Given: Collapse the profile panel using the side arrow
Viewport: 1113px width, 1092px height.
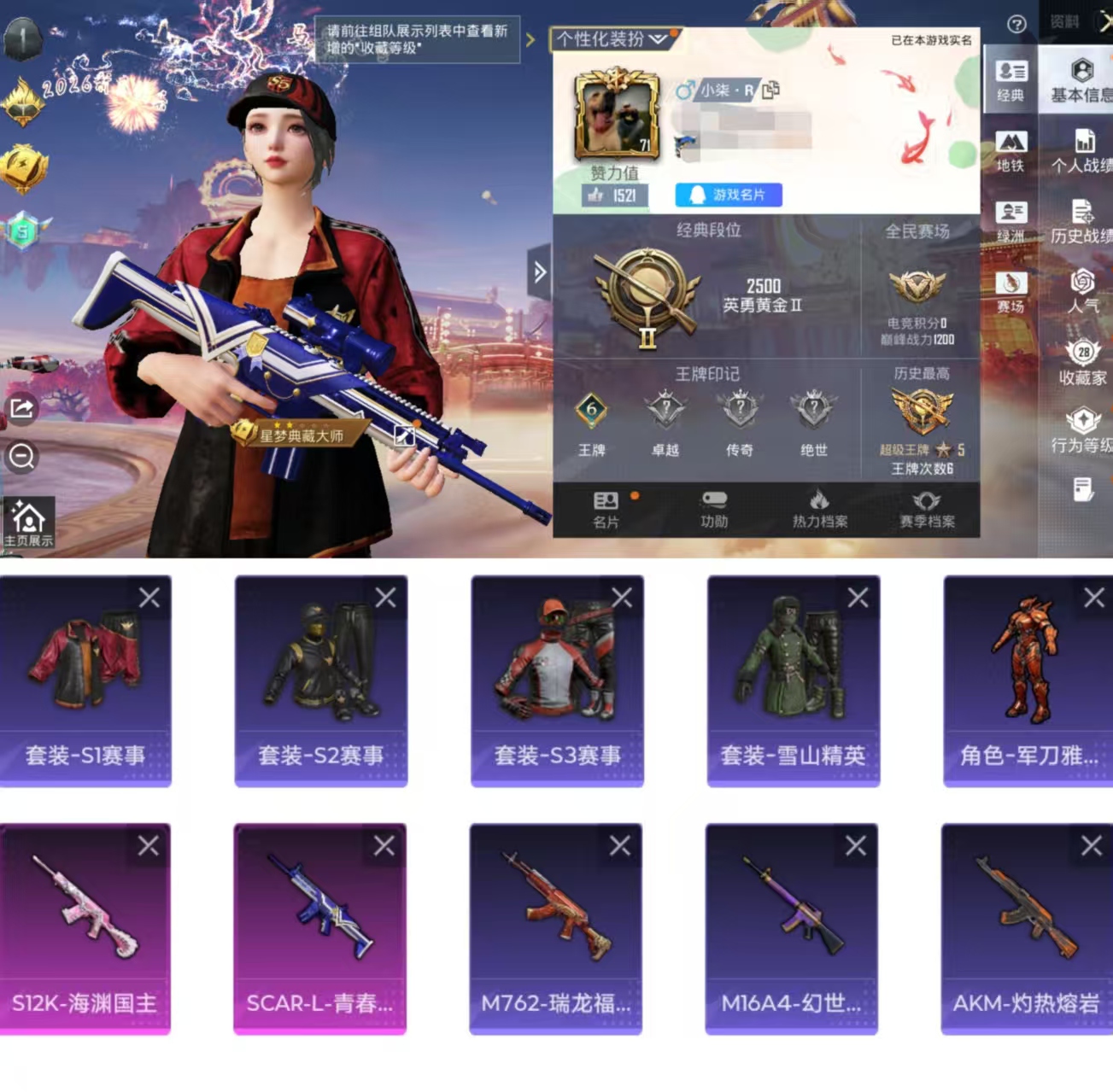Looking at the screenshot, I should (x=539, y=272).
